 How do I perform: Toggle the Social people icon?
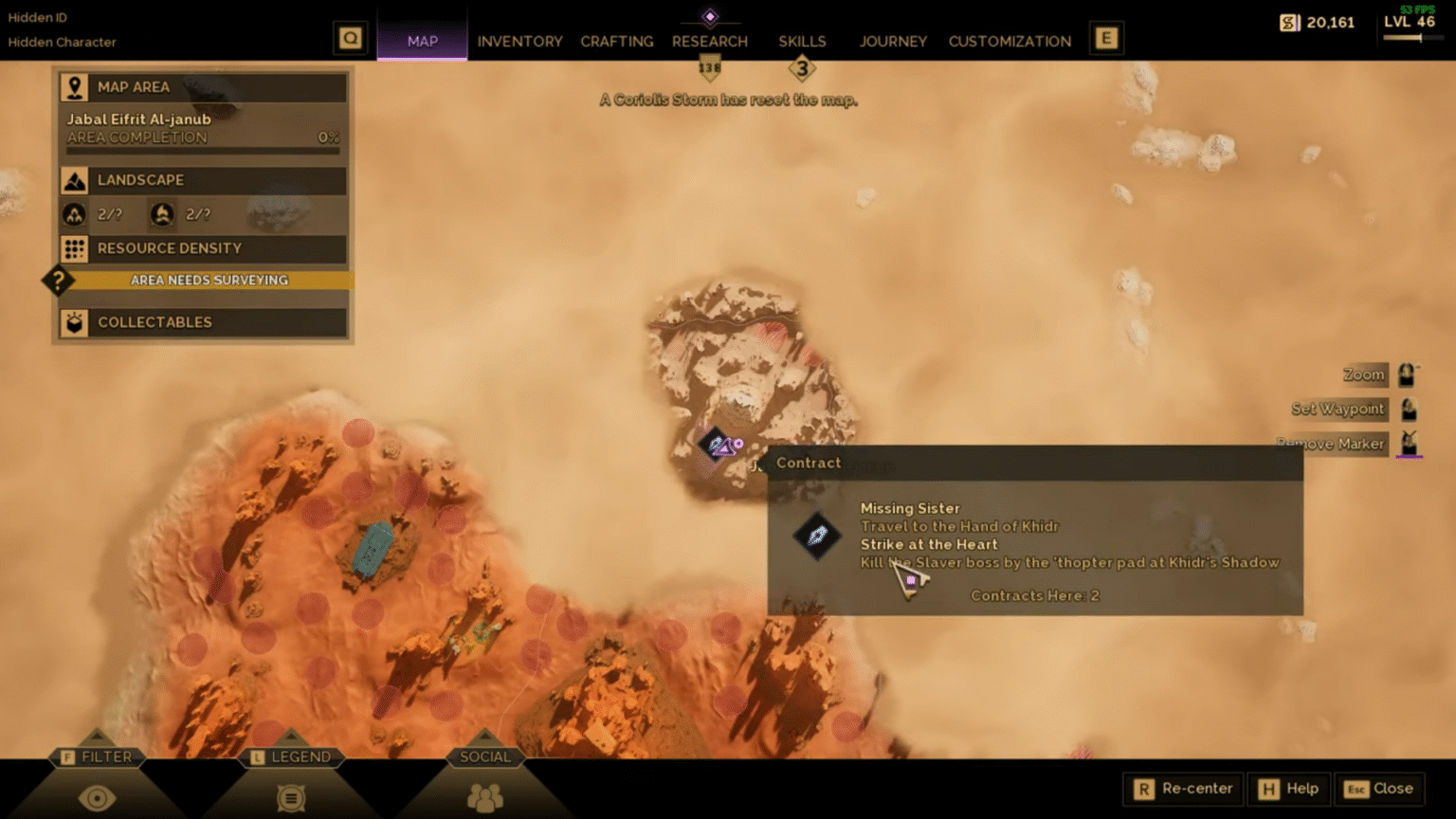tap(486, 799)
